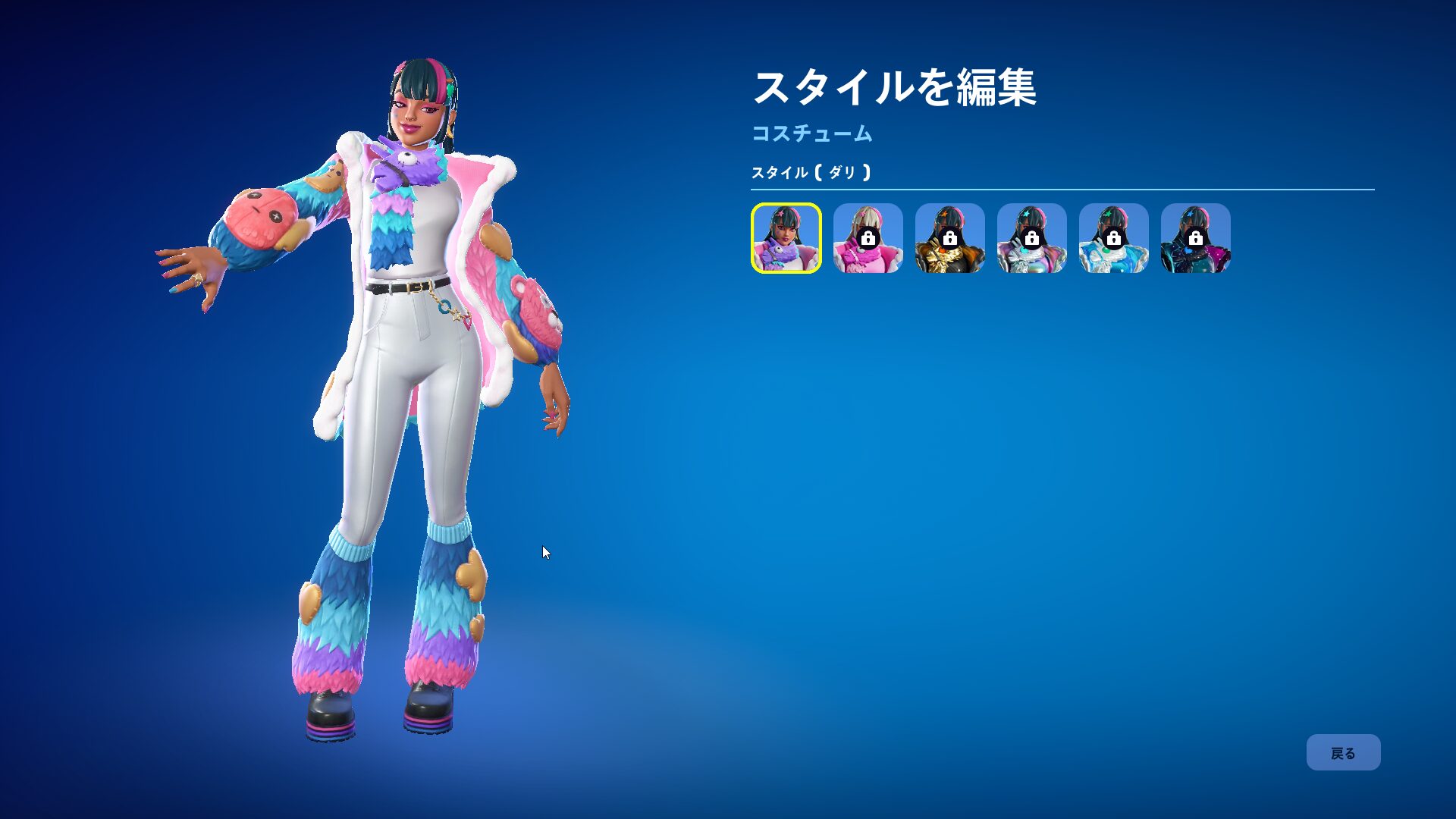
Task: Select the currently highlighted default style variant
Action: 785,237
